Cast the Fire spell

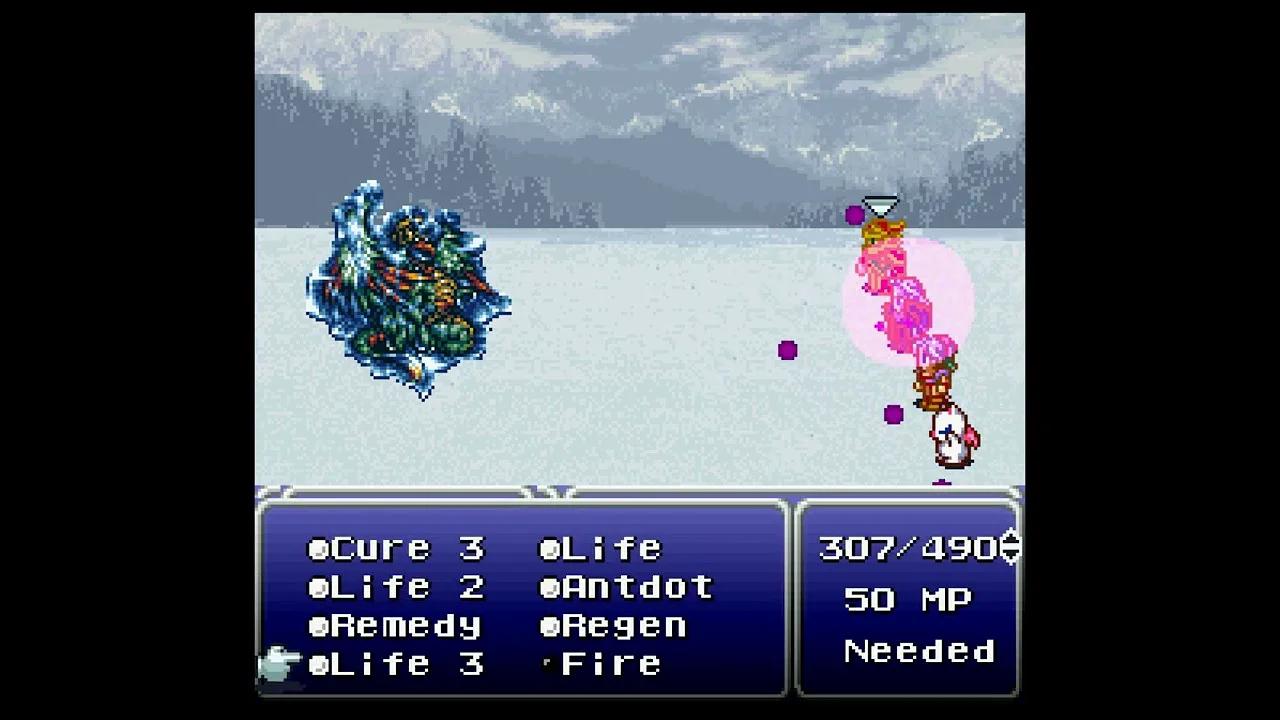pos(610,663)
